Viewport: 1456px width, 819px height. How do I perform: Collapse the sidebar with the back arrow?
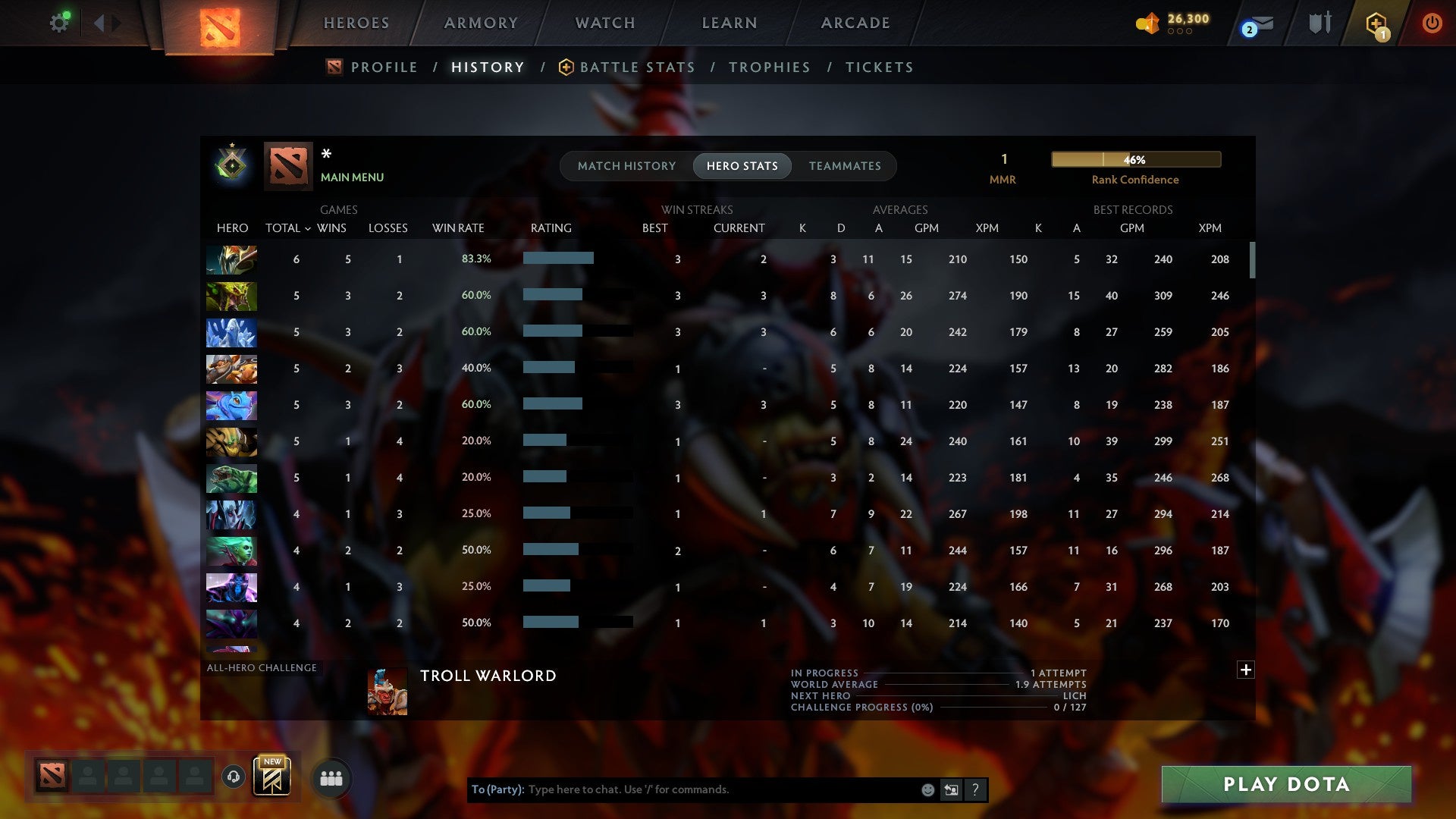tap(99, 22)
